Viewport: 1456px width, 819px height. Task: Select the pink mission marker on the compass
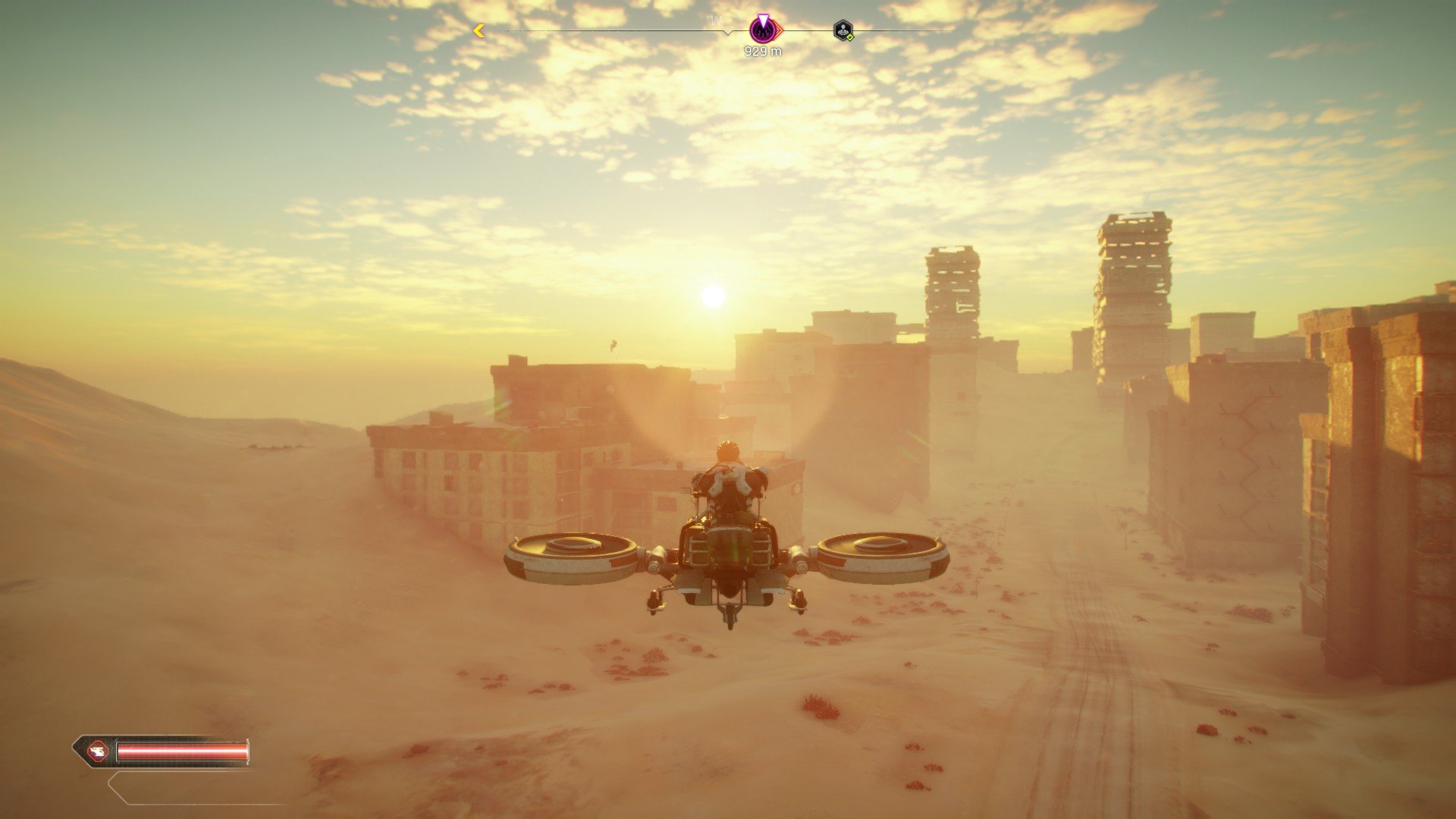pos(764,30)
